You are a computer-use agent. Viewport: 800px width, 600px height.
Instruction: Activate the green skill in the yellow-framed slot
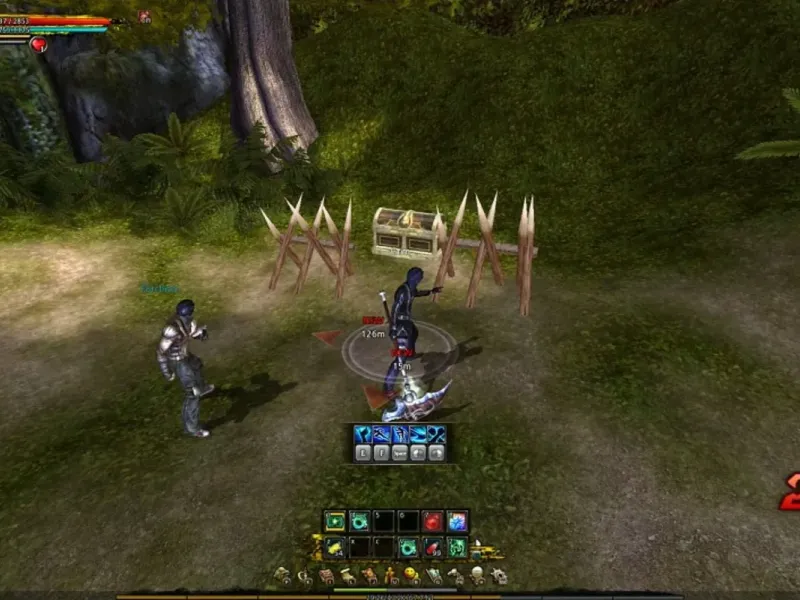click(x=335, y=521)
